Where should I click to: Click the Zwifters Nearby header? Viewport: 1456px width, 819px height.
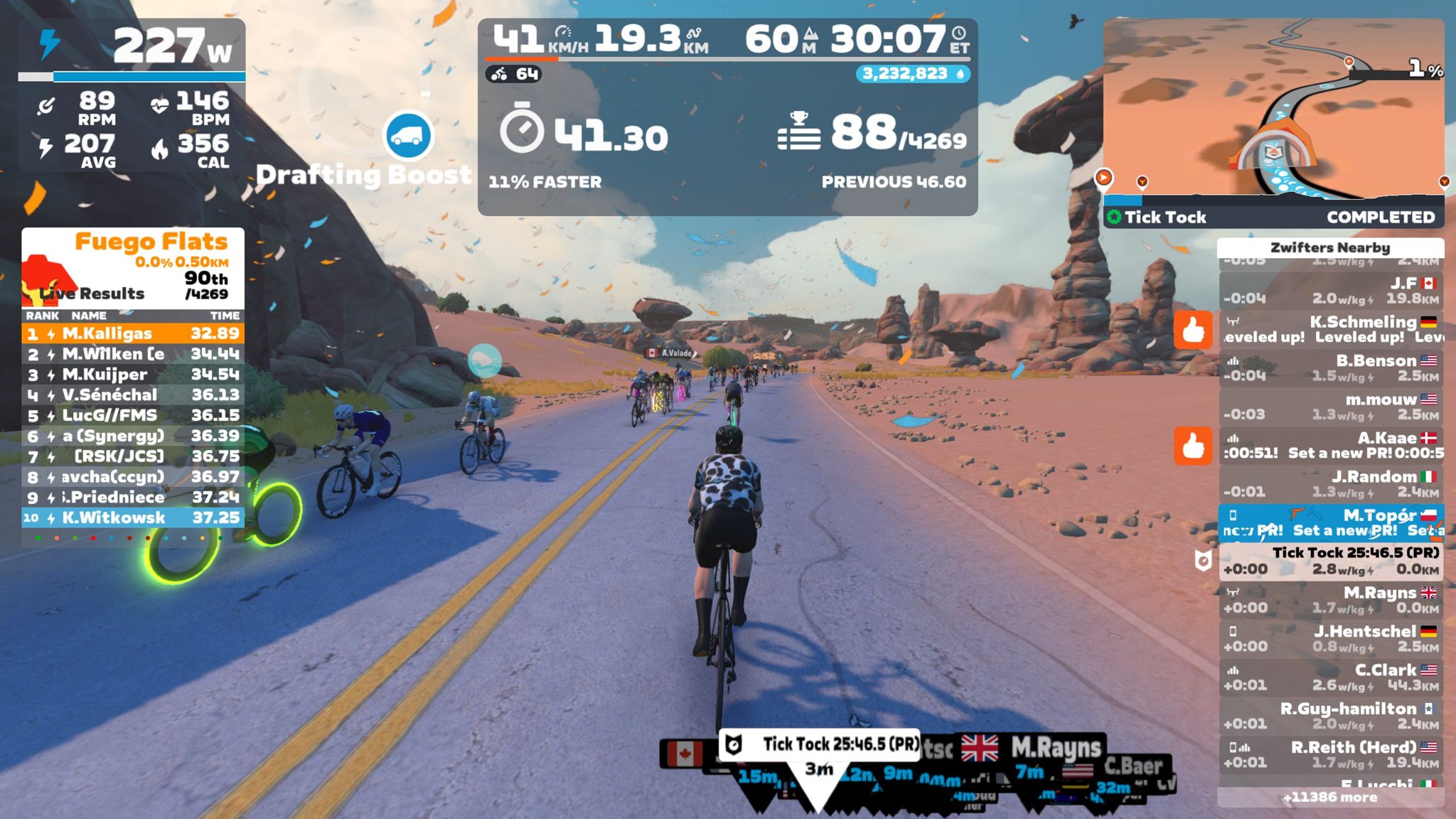pos(1330,247)
